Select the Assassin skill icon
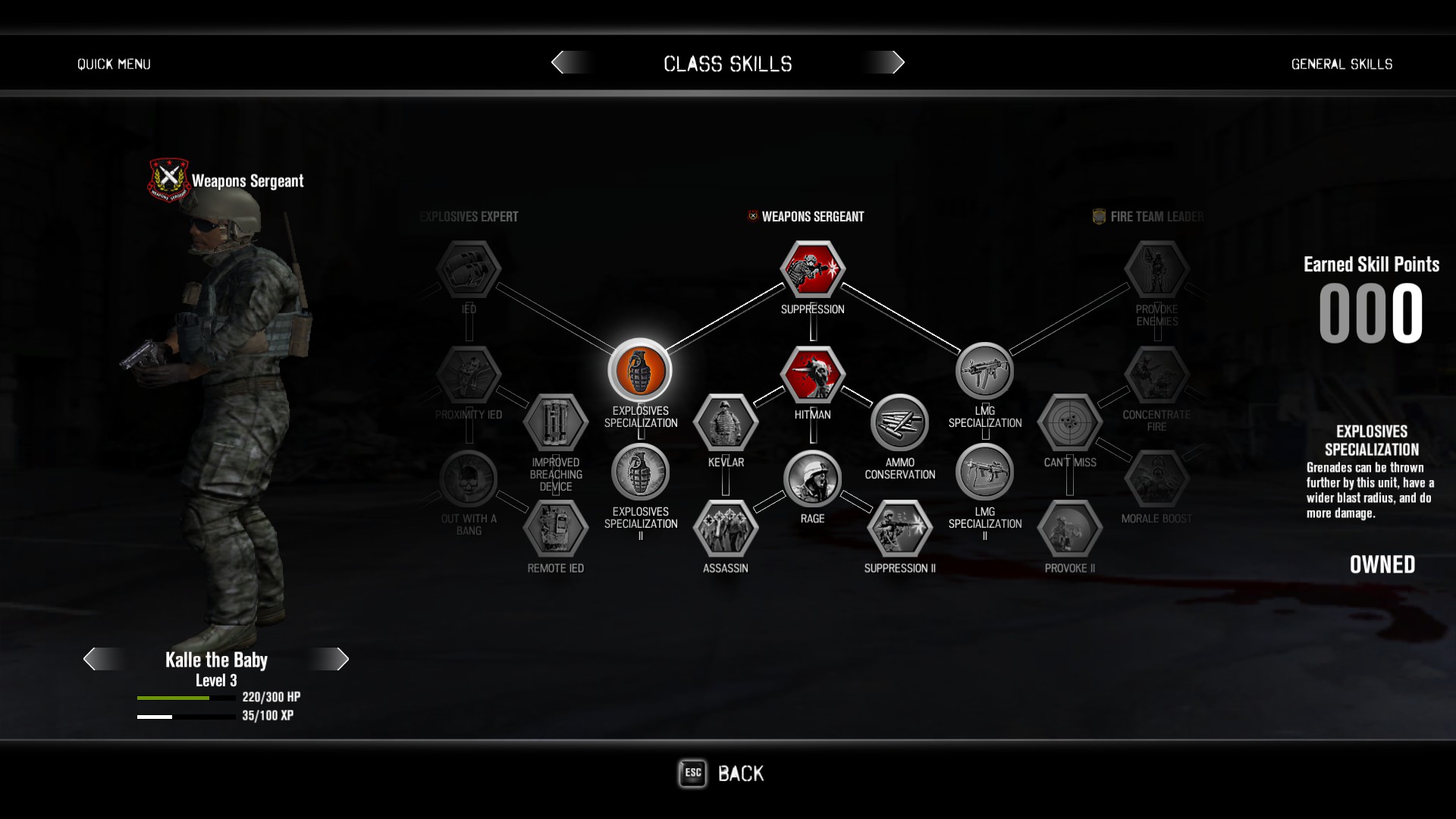1456x819 pixels. [x=726, y=529]
